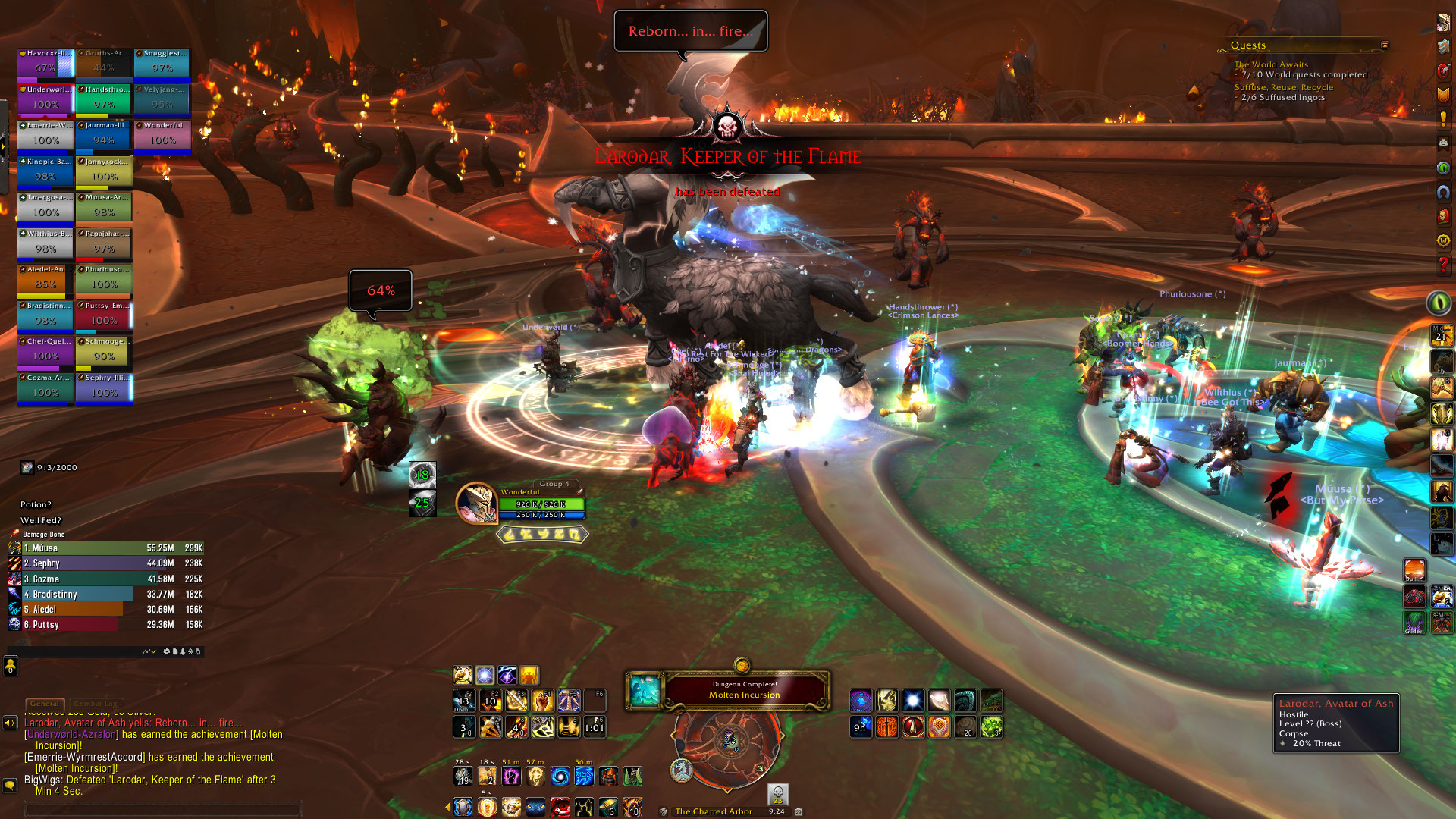The height and width of the screenshot is (819, 1456).
Task: Collapse the Quests tracker
Action: coord(1385,45)
